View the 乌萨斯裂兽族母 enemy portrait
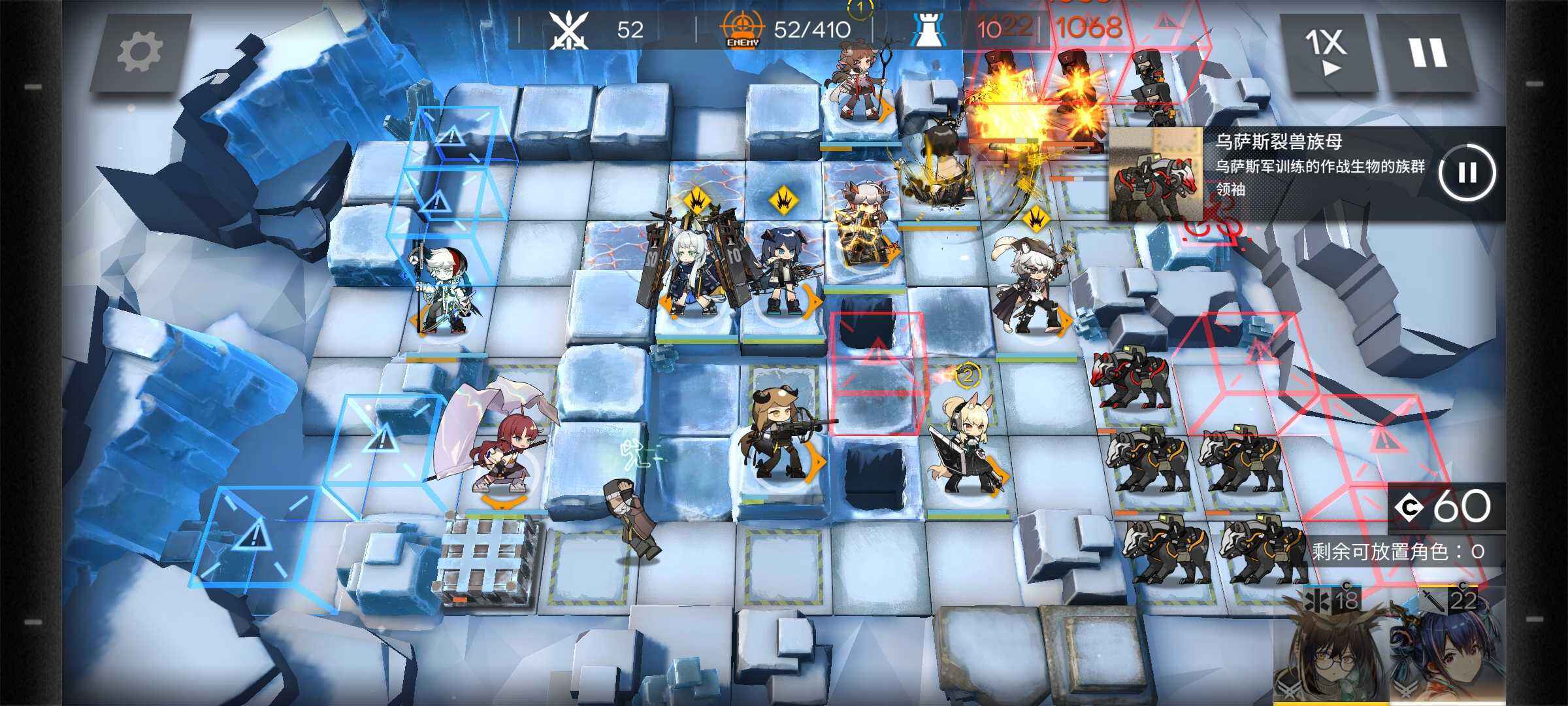The width and height of the screenshot is (1568, 706). 1156,174
